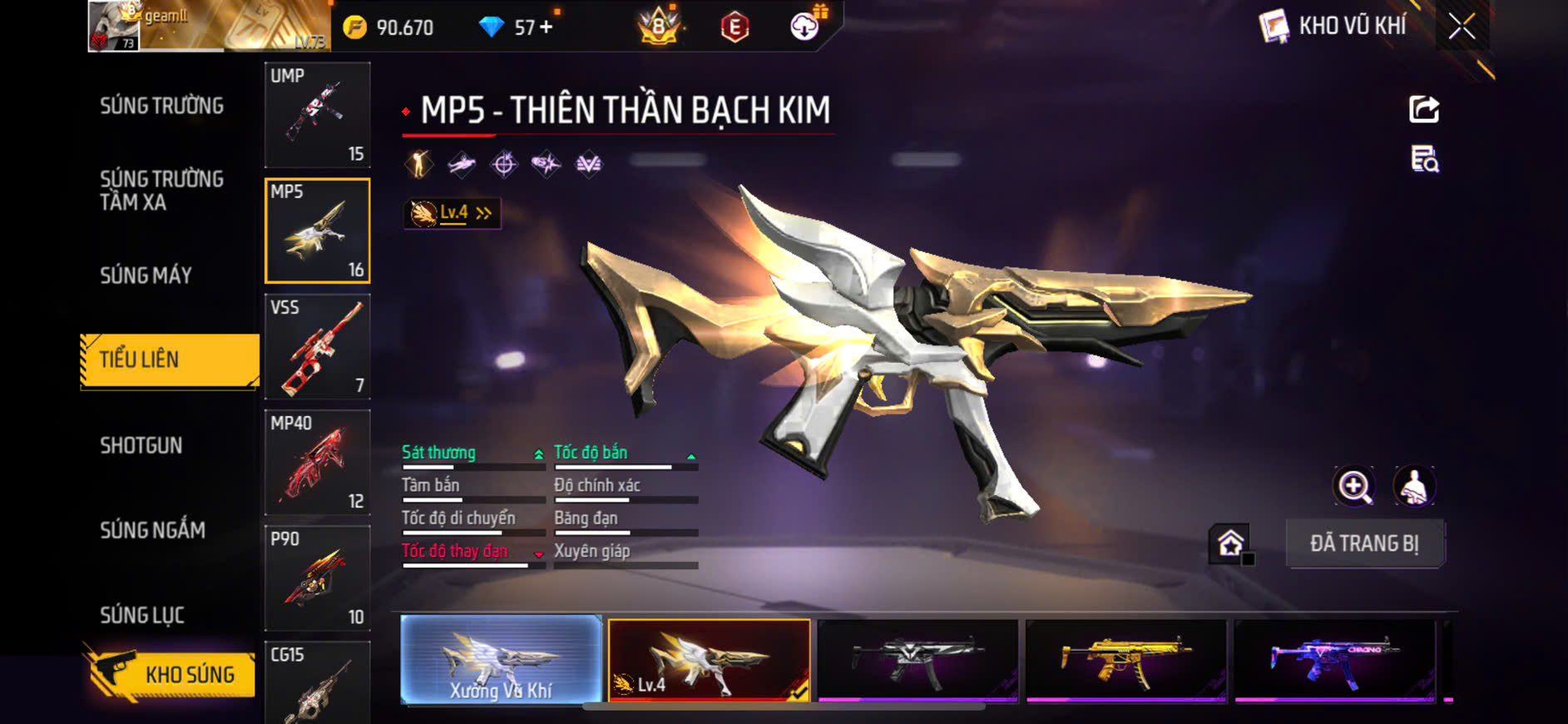Open the Xưởng Vũ Khí workshop tile

point(501,660)
